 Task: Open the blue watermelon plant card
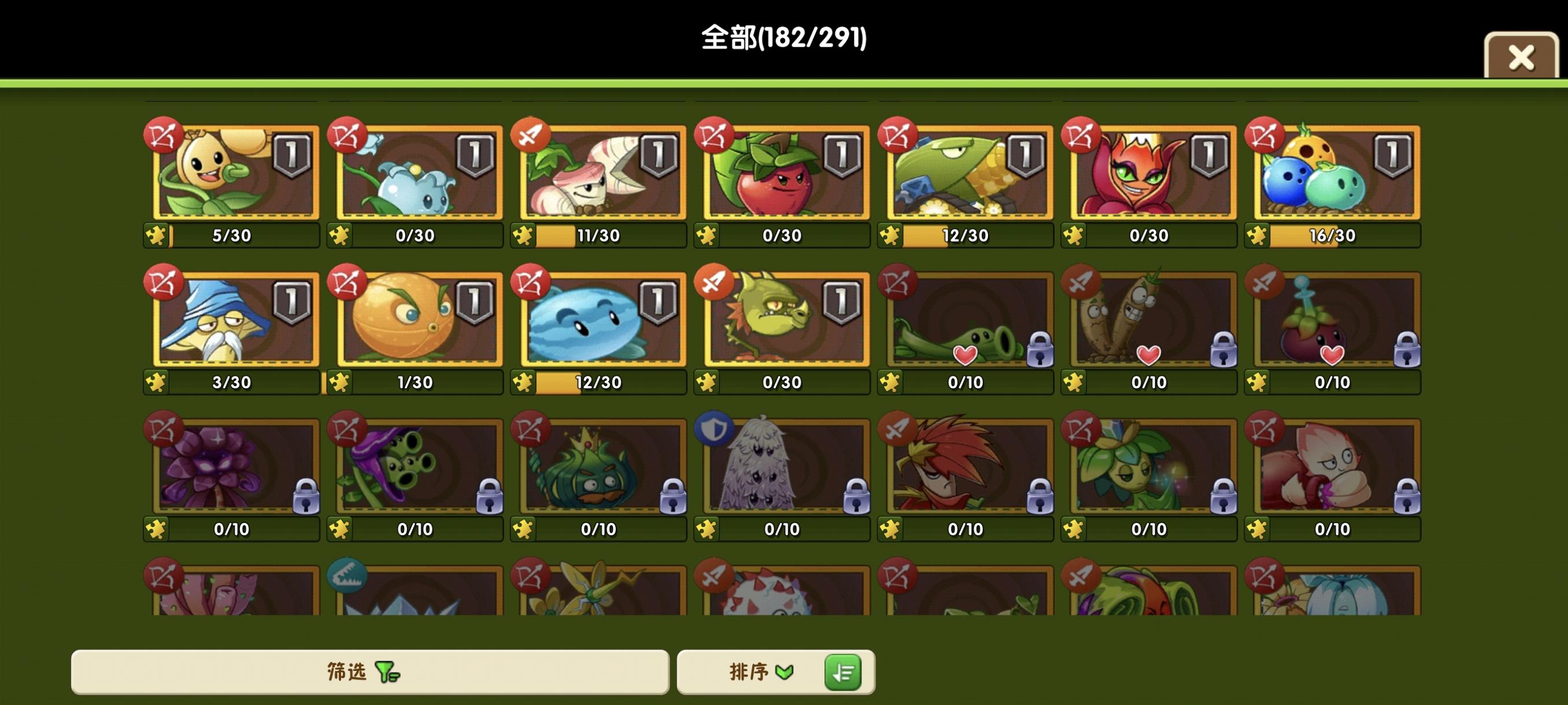[x=600, y=320]
